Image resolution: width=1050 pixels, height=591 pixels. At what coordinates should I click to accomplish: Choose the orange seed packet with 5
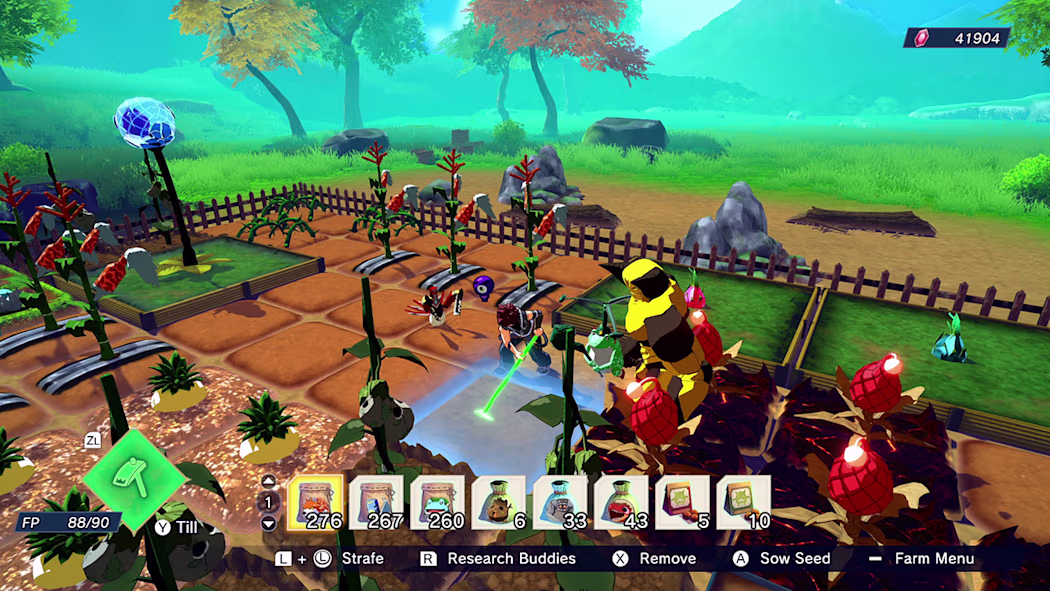682,501
